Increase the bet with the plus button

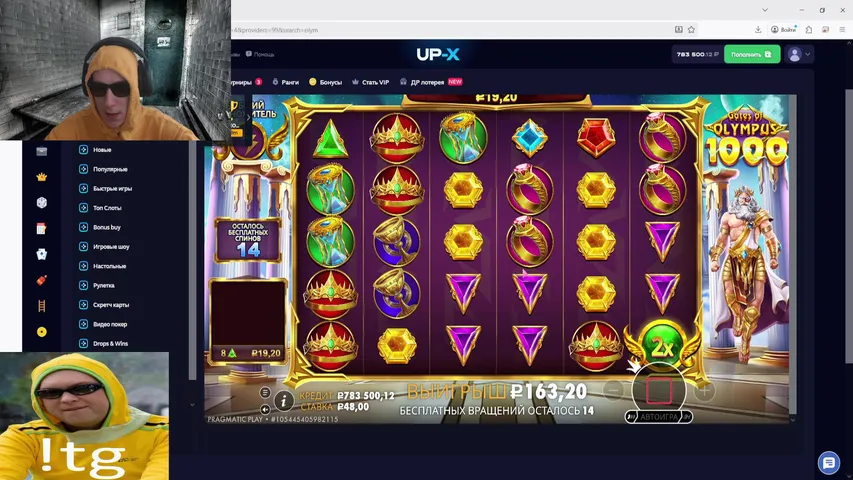coord(703,390)
